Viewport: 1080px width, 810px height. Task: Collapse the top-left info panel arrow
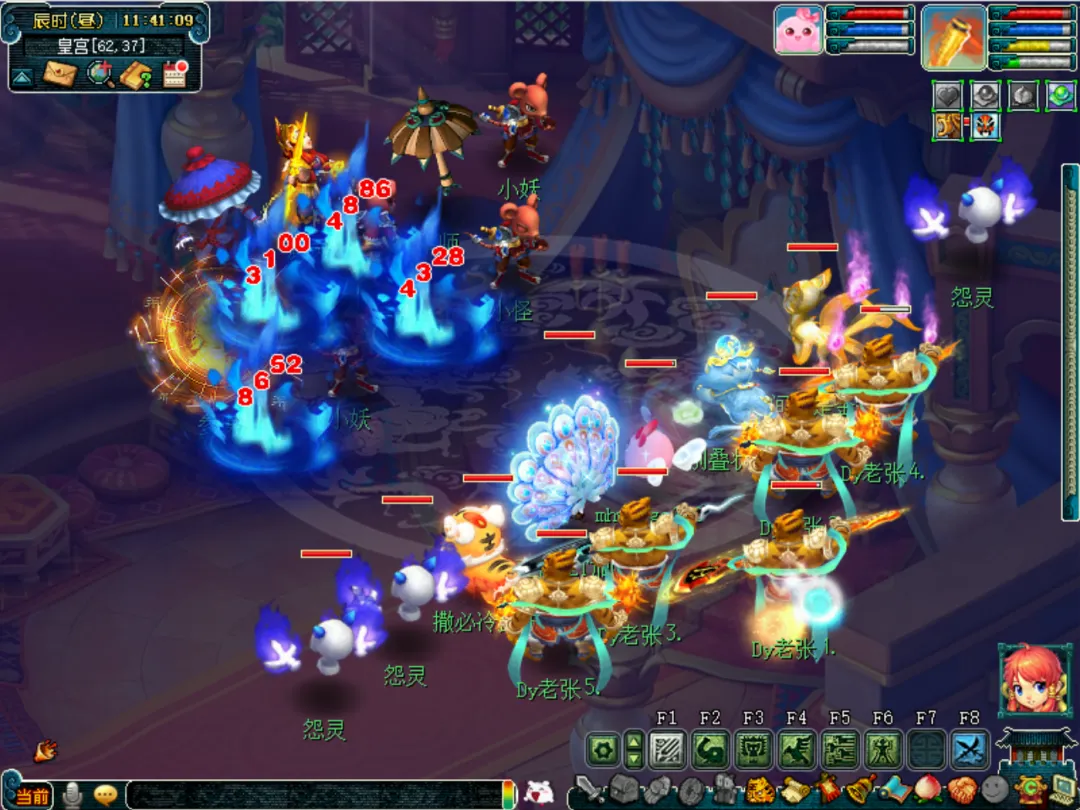coord(22,76)
